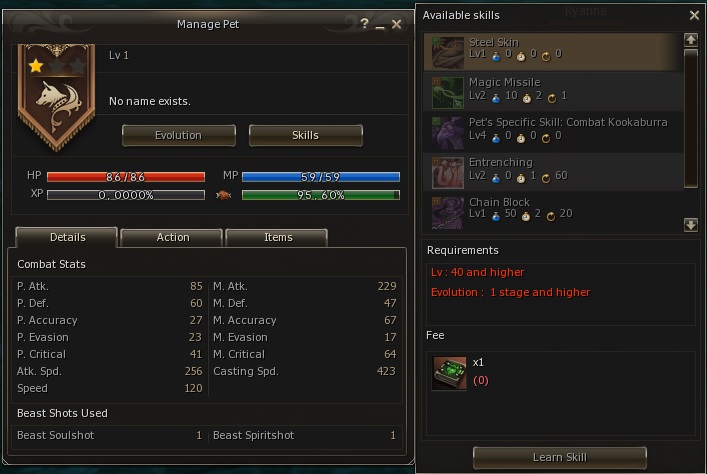Image resolution: width=707 pixels, height=474 pixels.
Task: Pick the Chain Block skill
Action: click(552, 209)
